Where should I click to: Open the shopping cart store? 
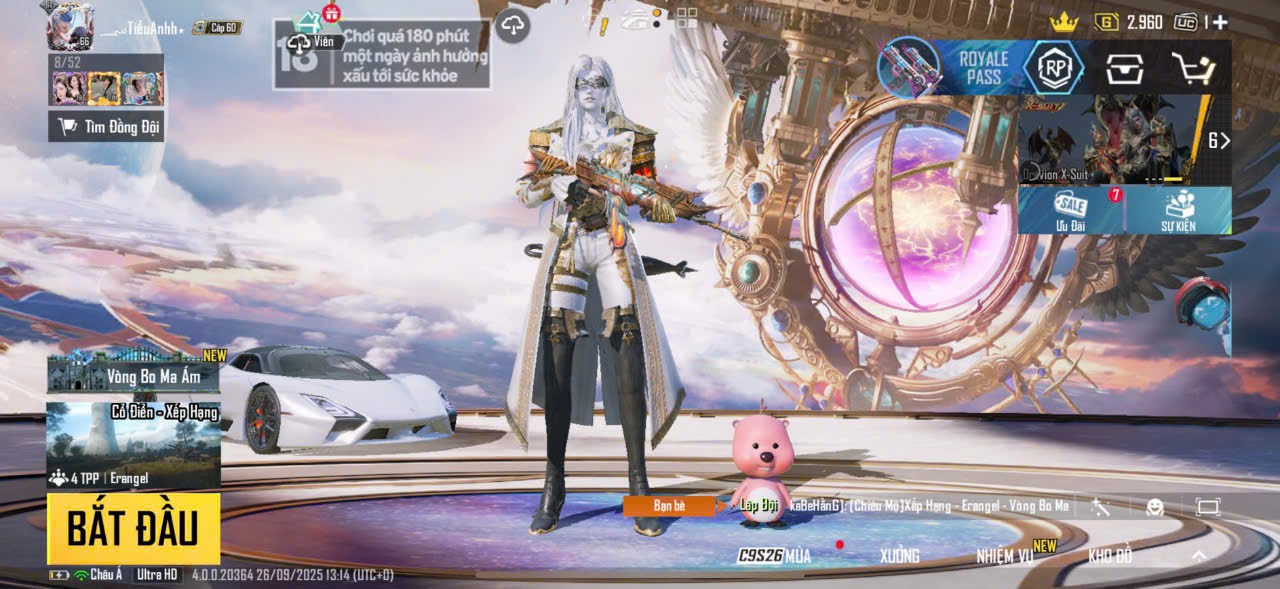coord(1192,68)
